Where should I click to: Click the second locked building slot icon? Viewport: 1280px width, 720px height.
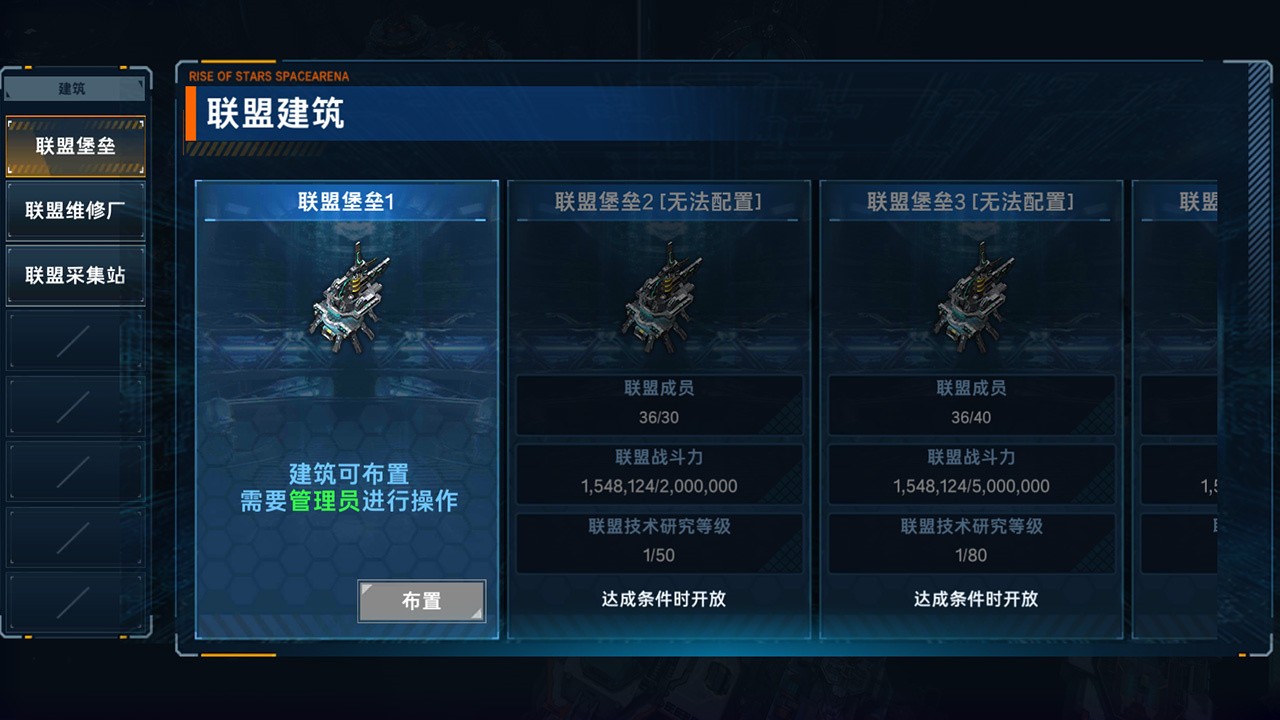(76, 404)
